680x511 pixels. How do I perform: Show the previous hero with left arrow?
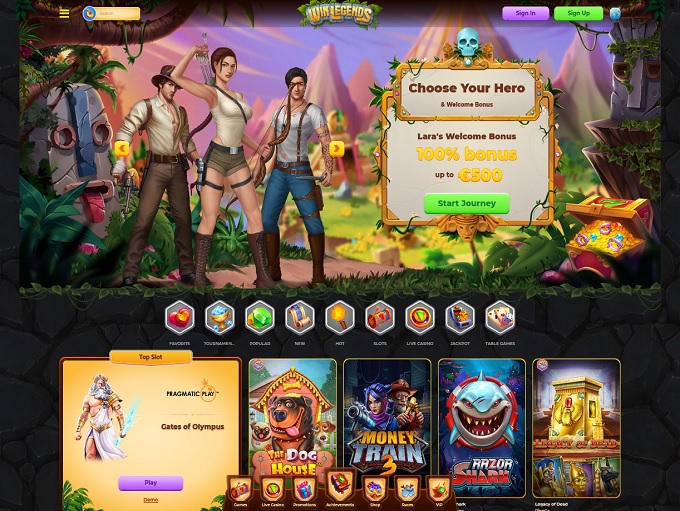tap(122, 149)
